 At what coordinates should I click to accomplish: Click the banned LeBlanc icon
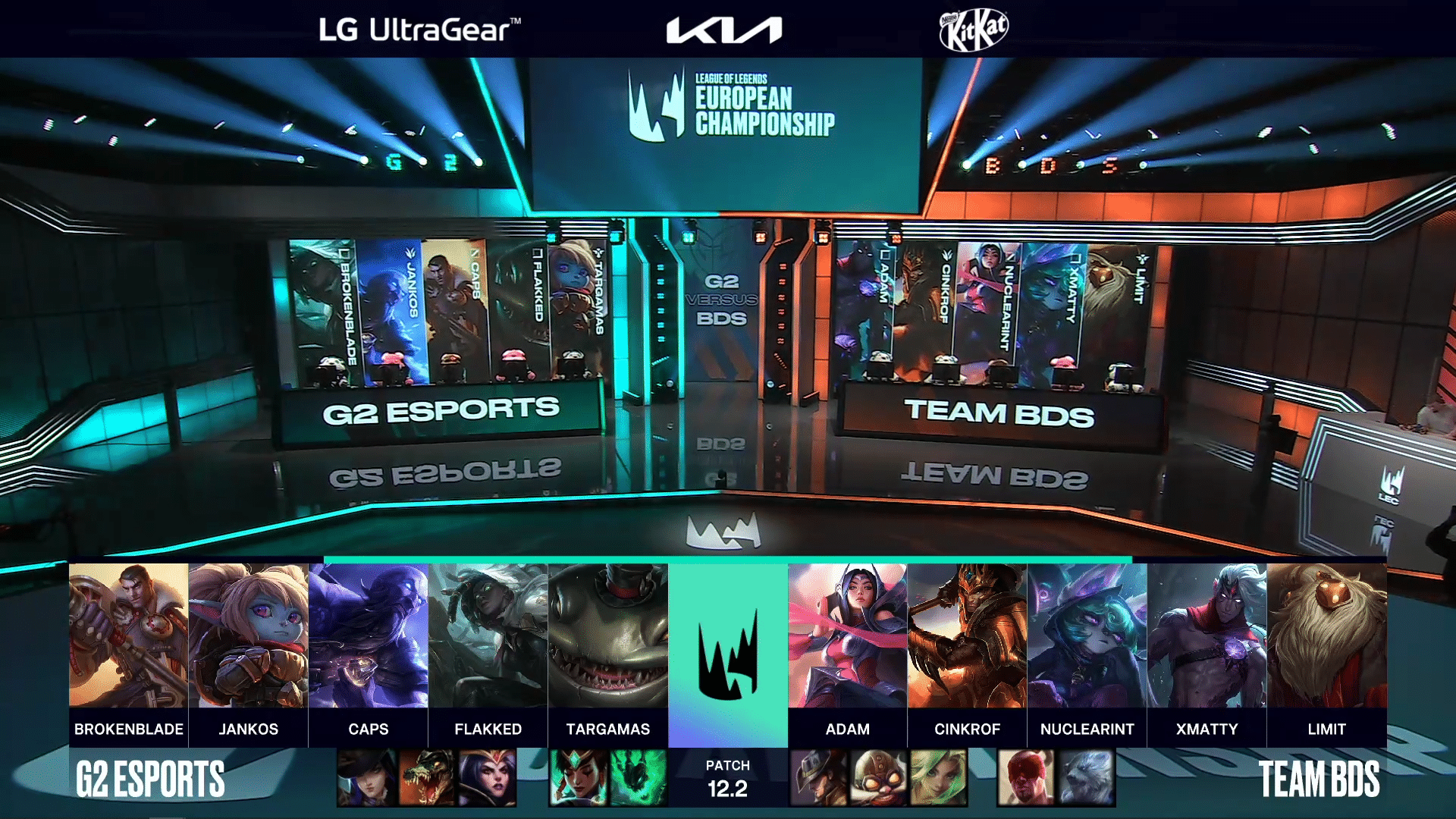(487, 777)
